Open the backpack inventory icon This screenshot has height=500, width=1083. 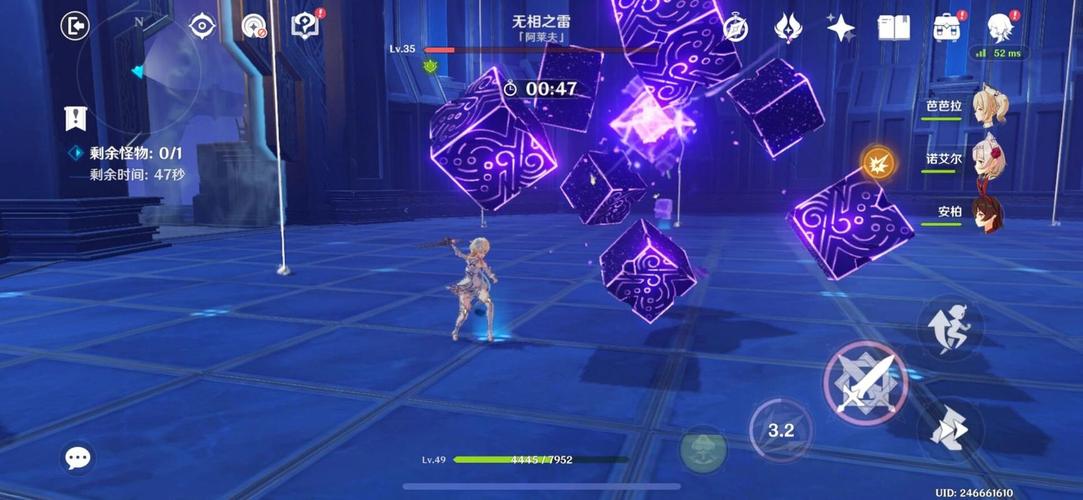click(947, 28)
